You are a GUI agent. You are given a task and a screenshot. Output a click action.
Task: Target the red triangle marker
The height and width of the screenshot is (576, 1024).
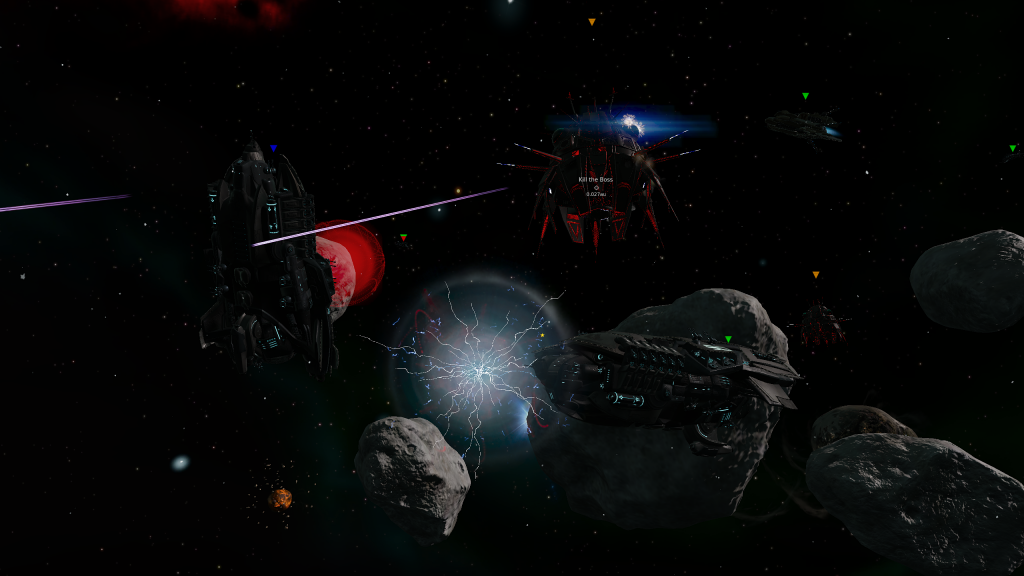tap(403, 238)
